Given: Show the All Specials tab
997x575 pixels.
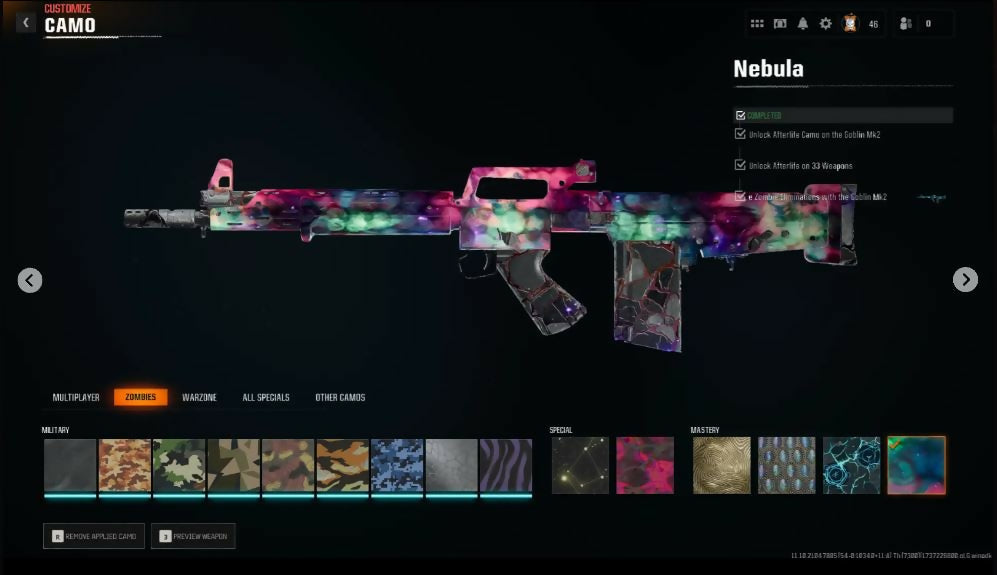Looking at the screenshot, I should pyautogui.click(x=266, y=397).
